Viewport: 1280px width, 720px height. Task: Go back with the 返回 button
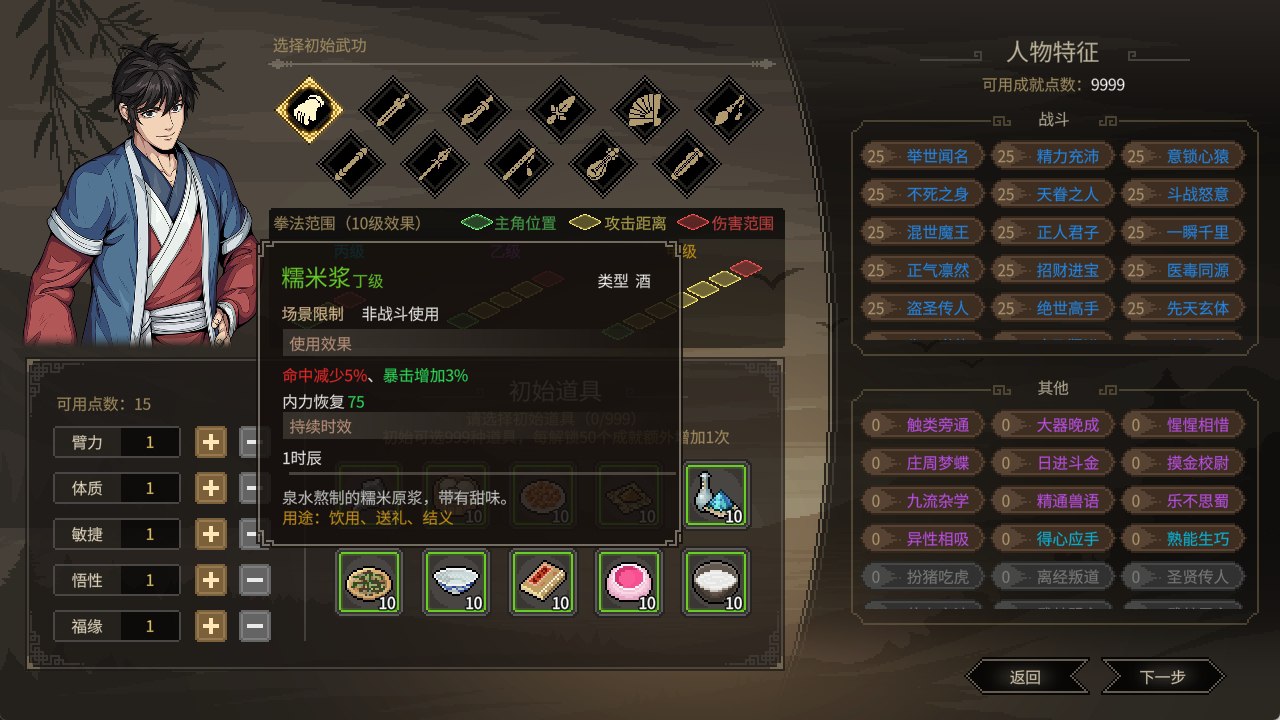coord(1026,677)
